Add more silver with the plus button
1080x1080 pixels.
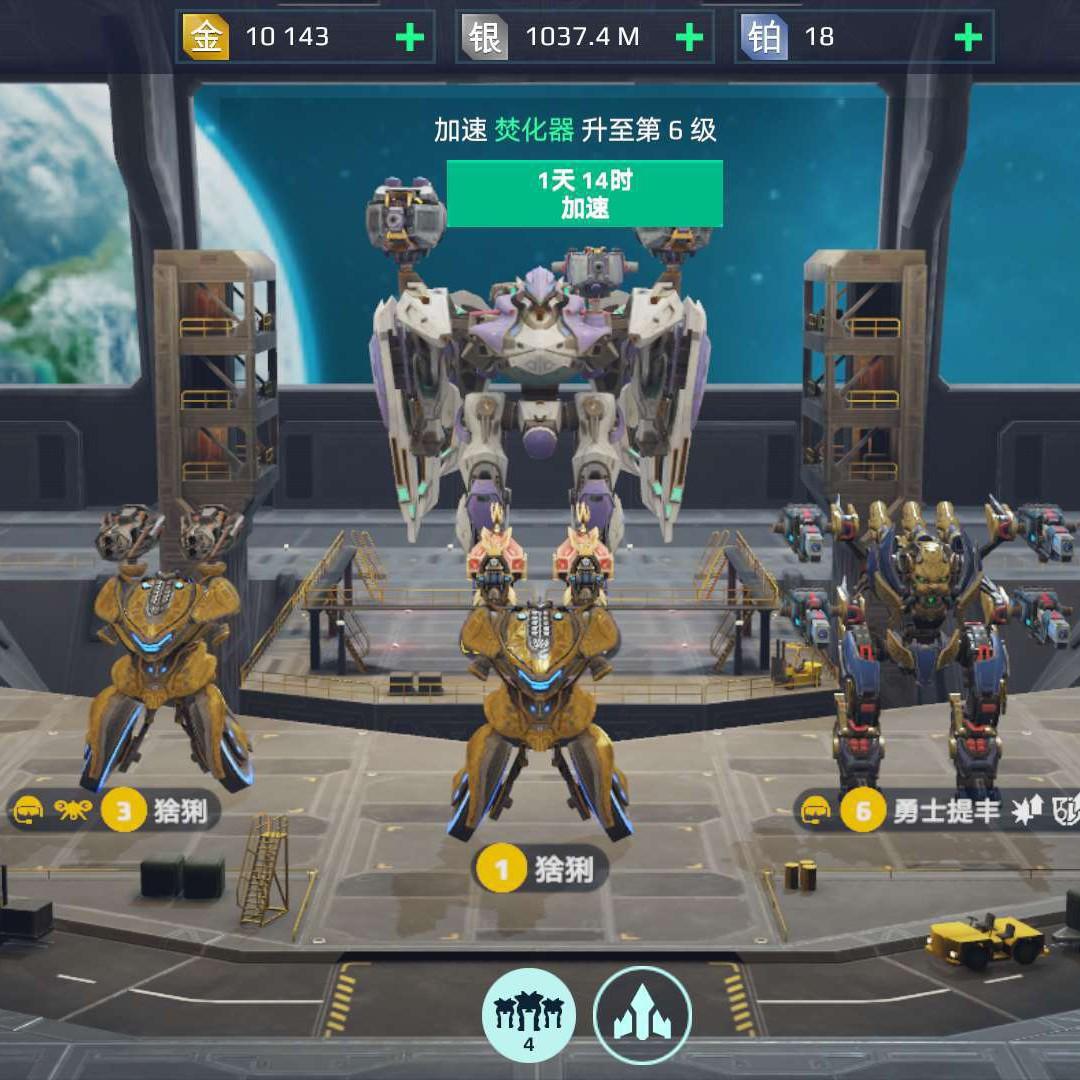click(x=689, y=38)
